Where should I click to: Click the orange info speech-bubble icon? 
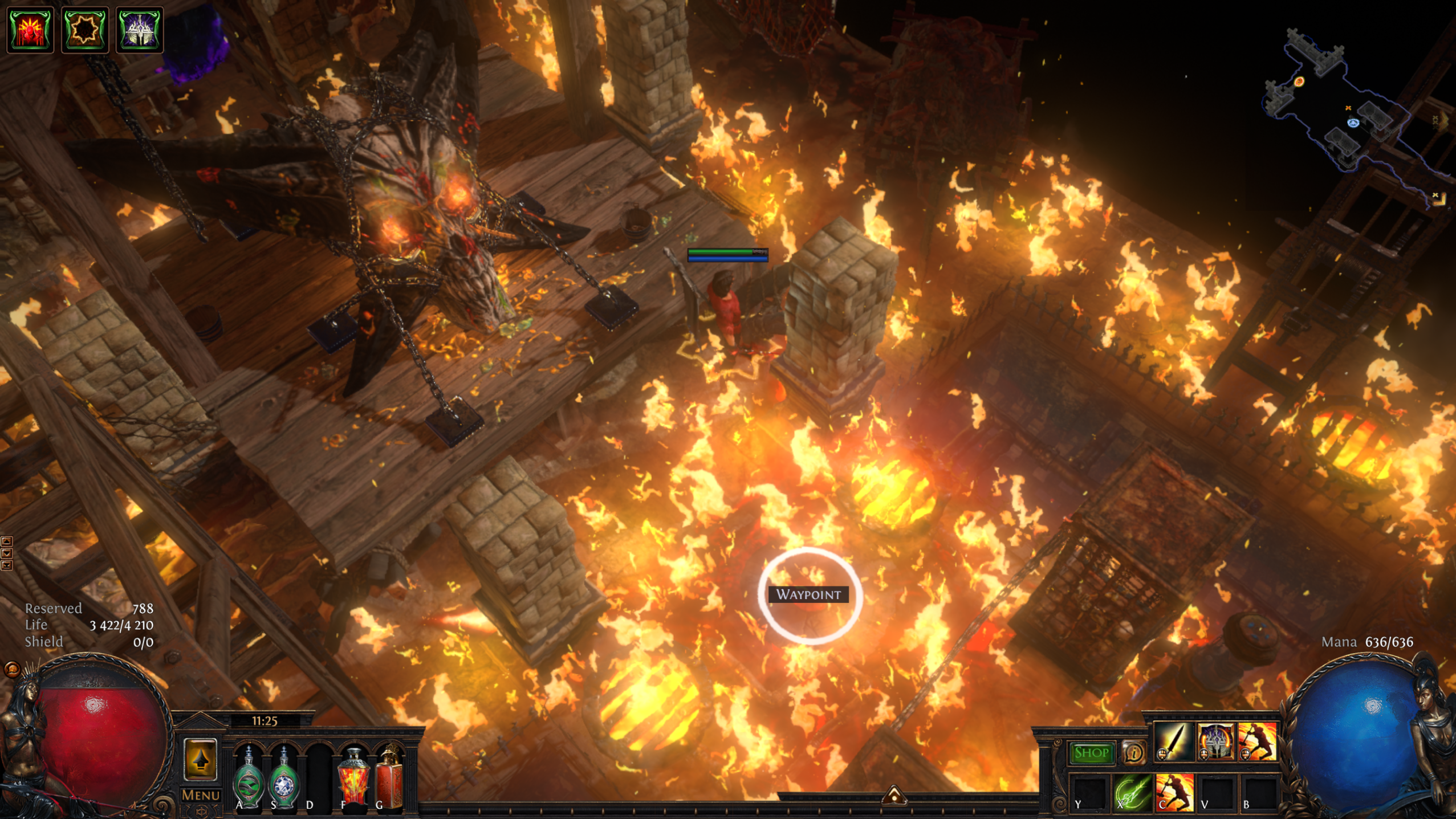tap(1133, 753)
